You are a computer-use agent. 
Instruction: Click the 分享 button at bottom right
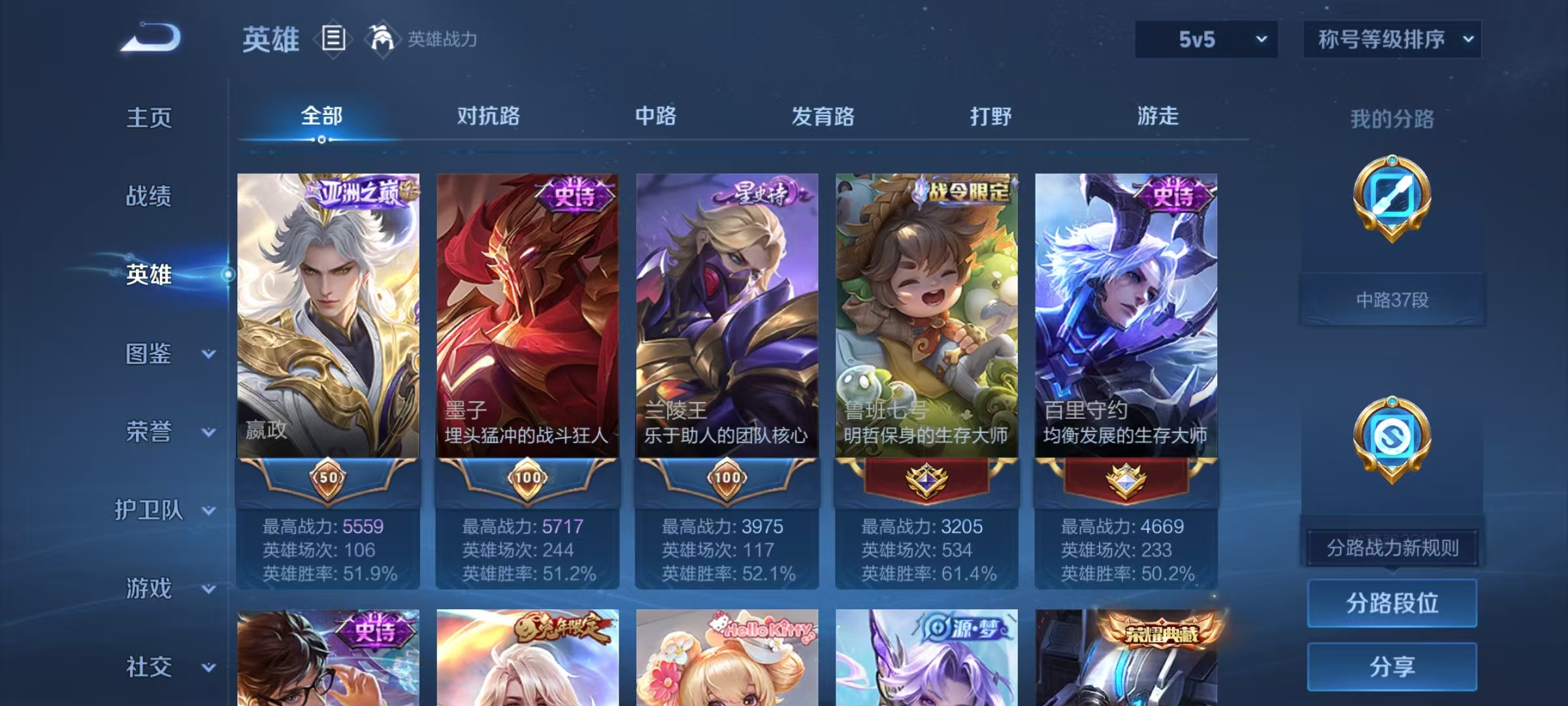click(1392, 667)
